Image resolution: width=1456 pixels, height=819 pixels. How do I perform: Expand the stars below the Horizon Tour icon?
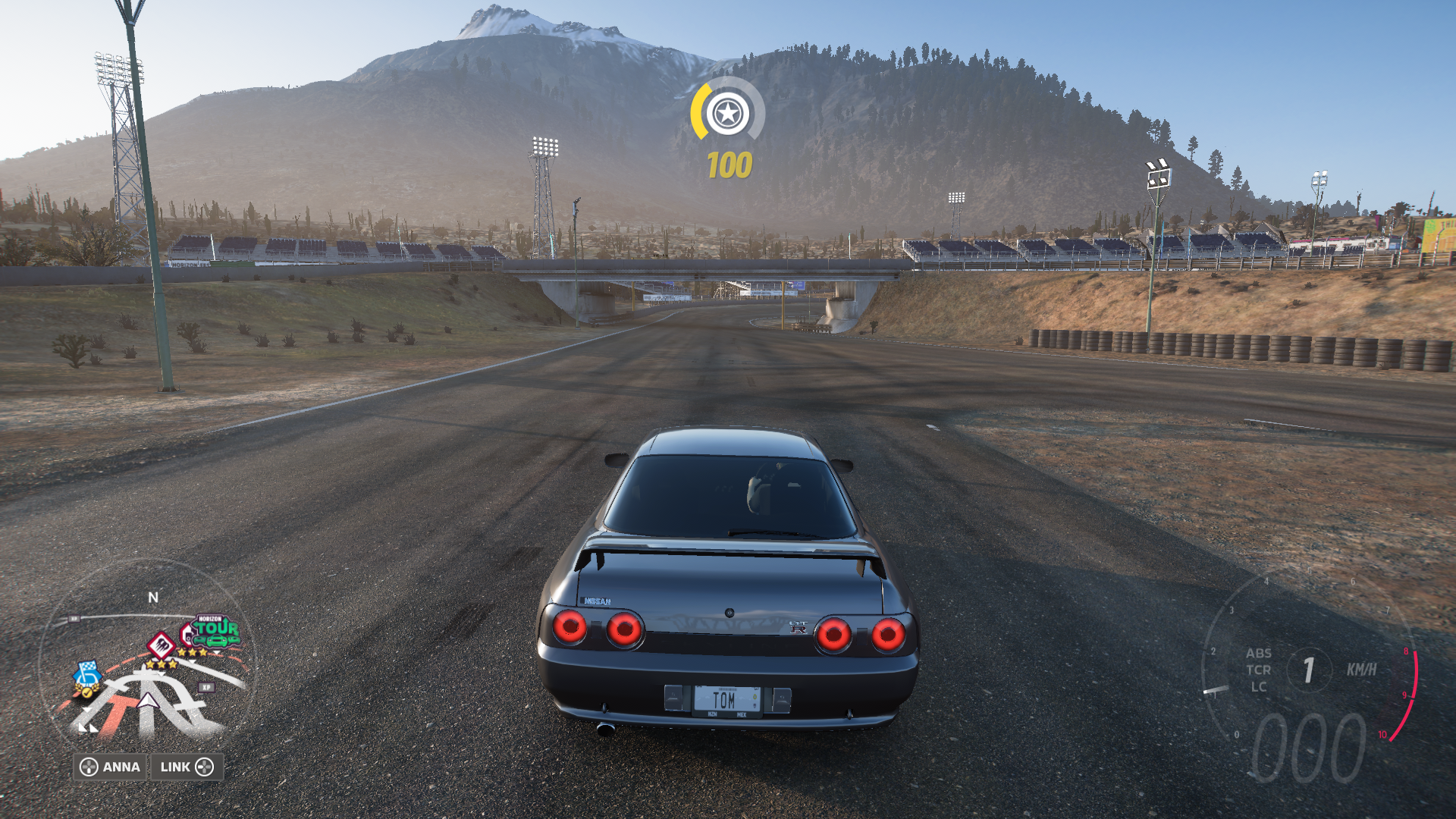point(192,652)
